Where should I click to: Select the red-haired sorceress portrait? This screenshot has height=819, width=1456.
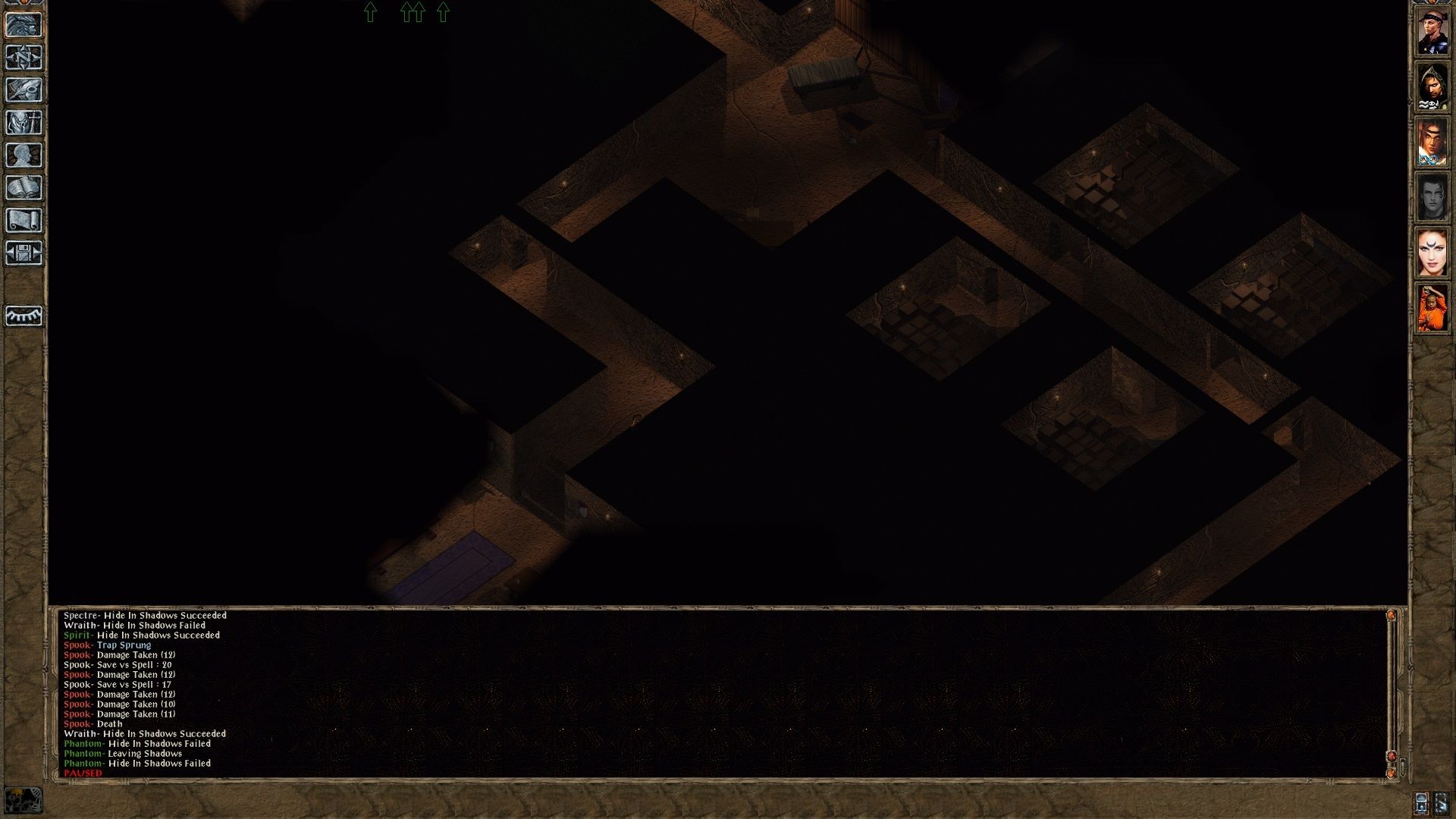click(x=1434, y=250)
